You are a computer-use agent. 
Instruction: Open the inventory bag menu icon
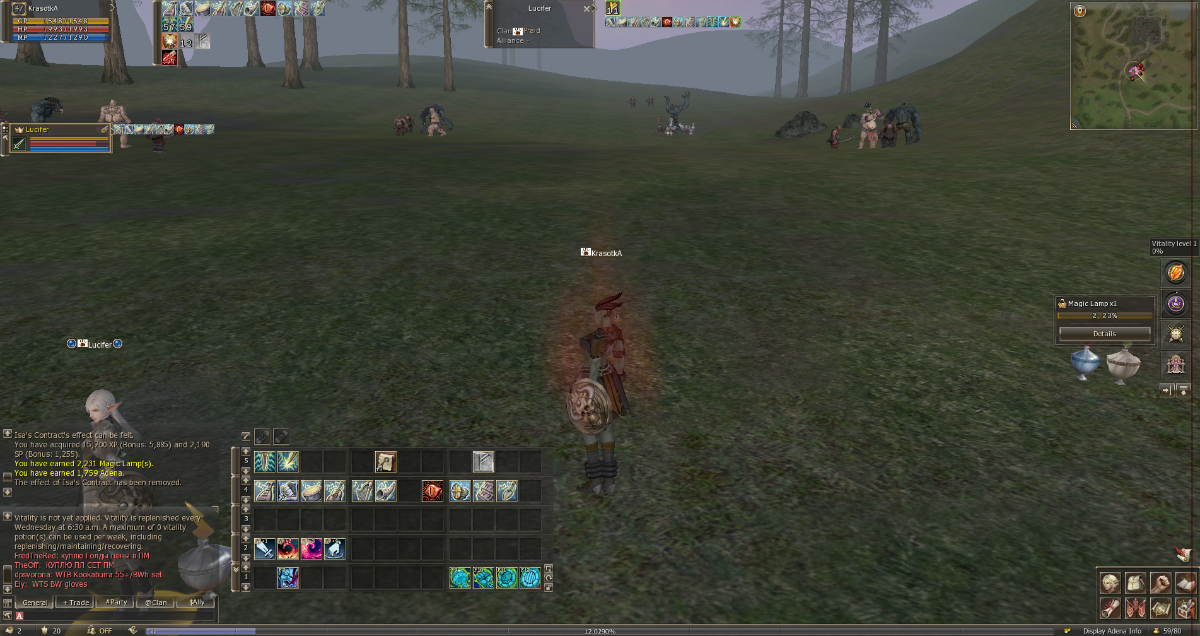tap(1135, 583)
